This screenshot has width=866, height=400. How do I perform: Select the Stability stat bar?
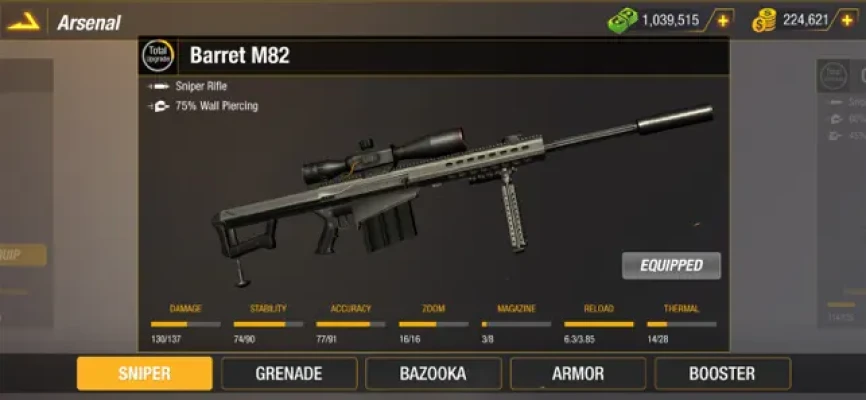[x=268, y=324]
